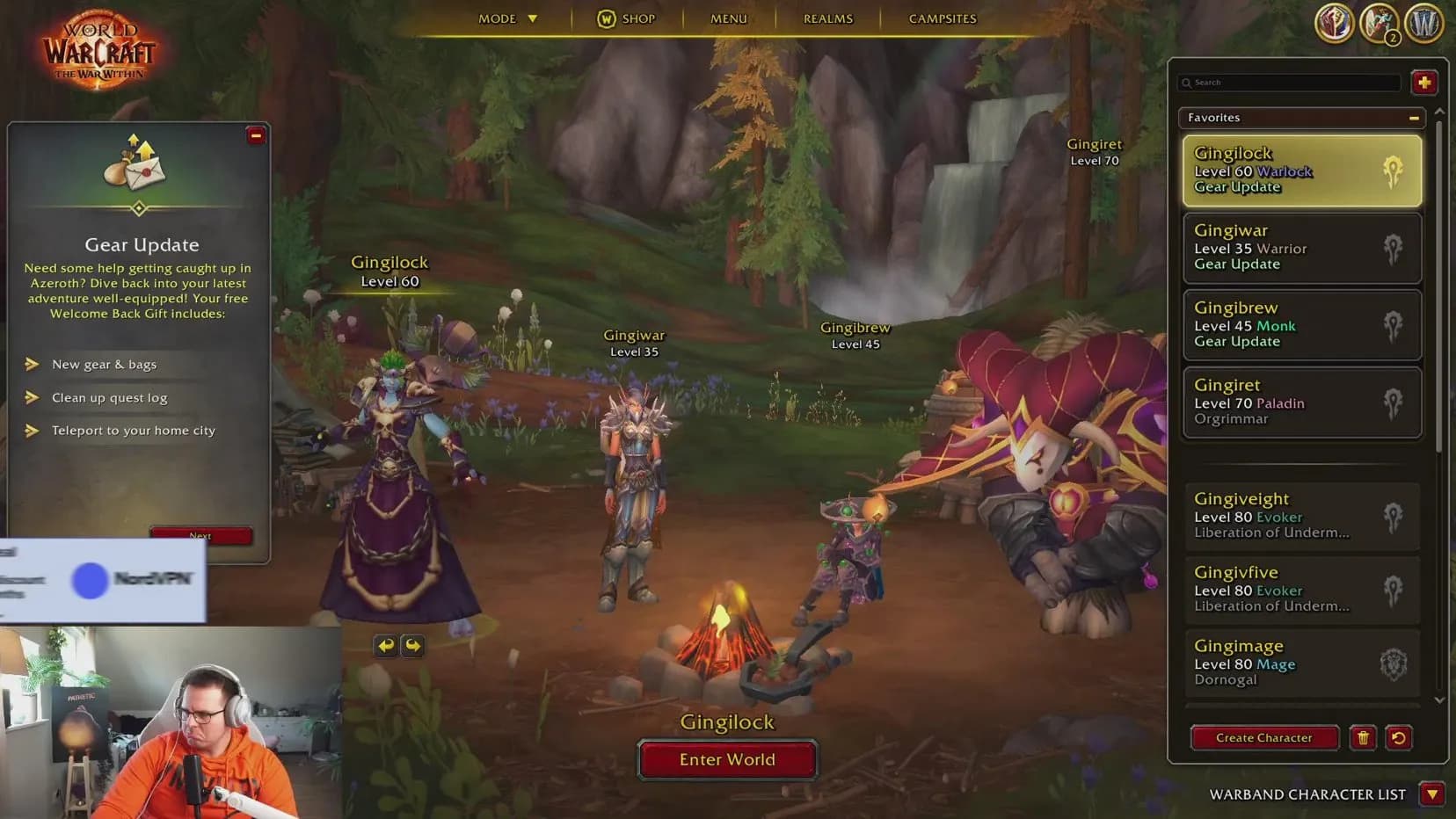Open the Mode dropdown
The image size is (1456, 819).
tap(507, 18)
